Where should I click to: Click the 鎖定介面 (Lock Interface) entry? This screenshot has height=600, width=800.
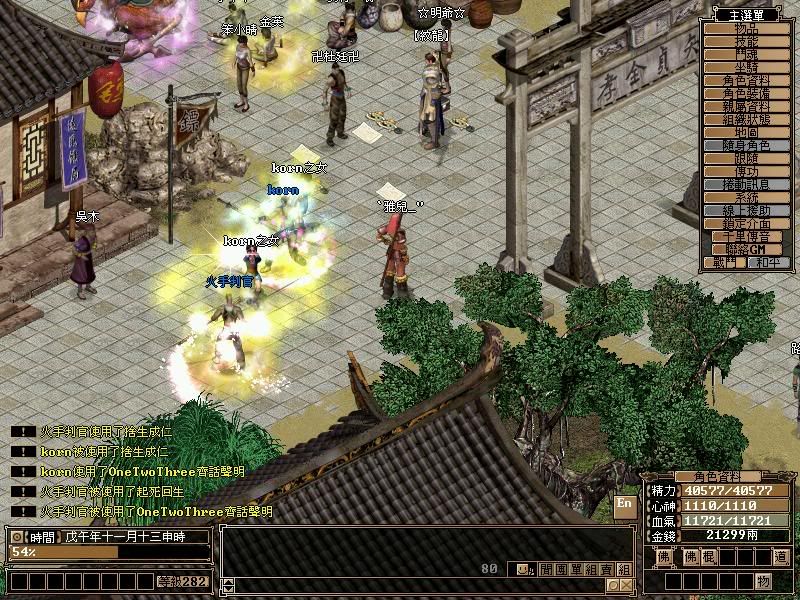tap(747, 224)
